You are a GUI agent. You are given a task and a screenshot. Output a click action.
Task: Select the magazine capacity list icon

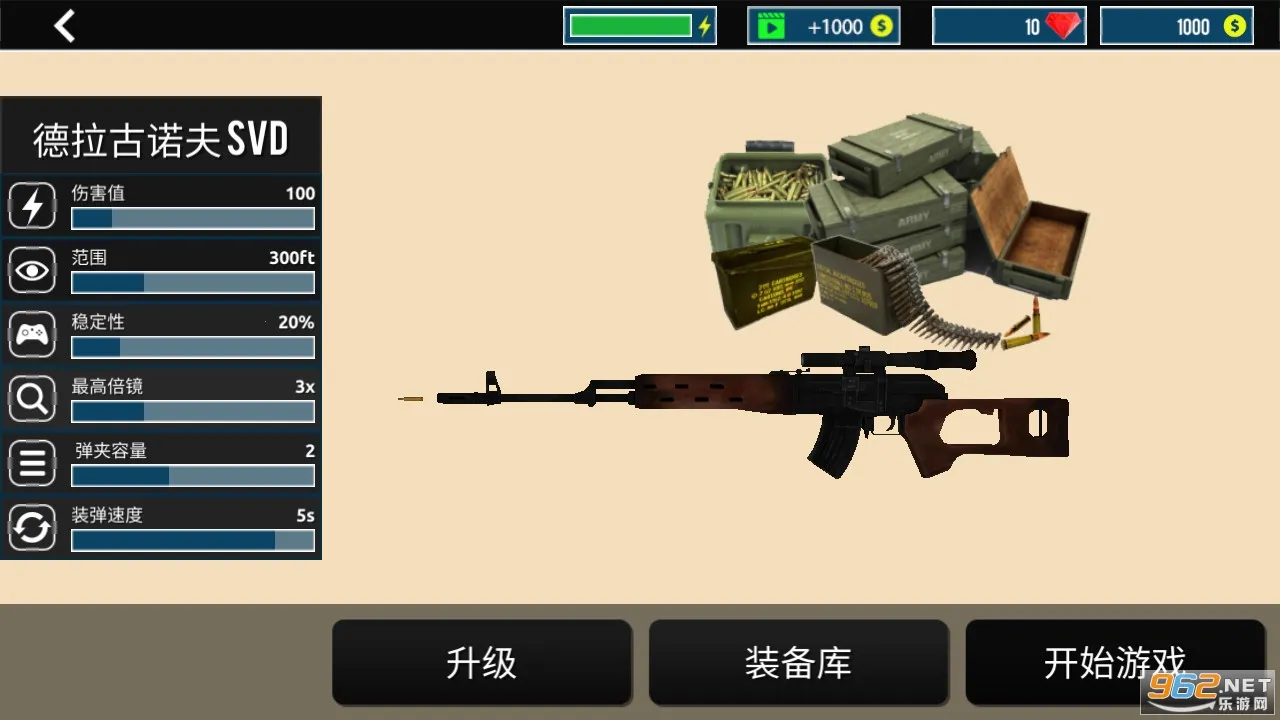pyautogui.click(x=32, y=462)
